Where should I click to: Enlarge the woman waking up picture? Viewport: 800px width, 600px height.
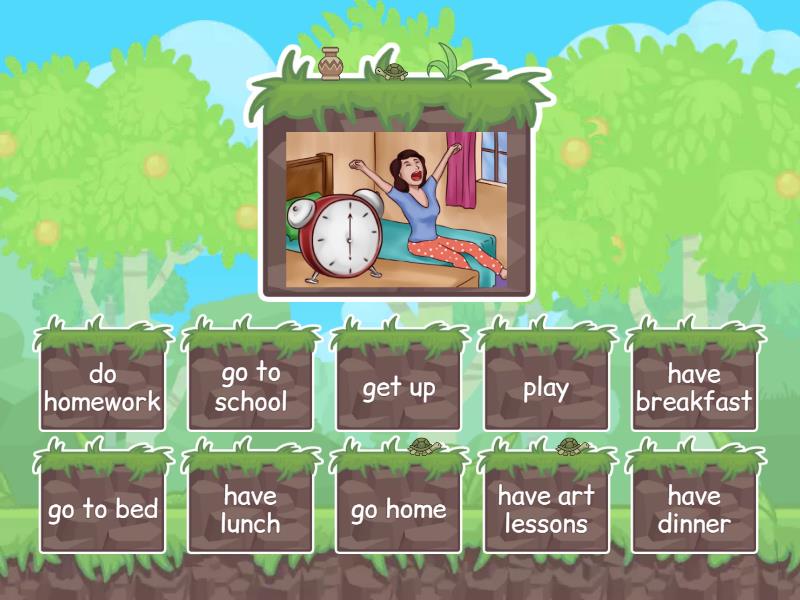pos(397,210)
